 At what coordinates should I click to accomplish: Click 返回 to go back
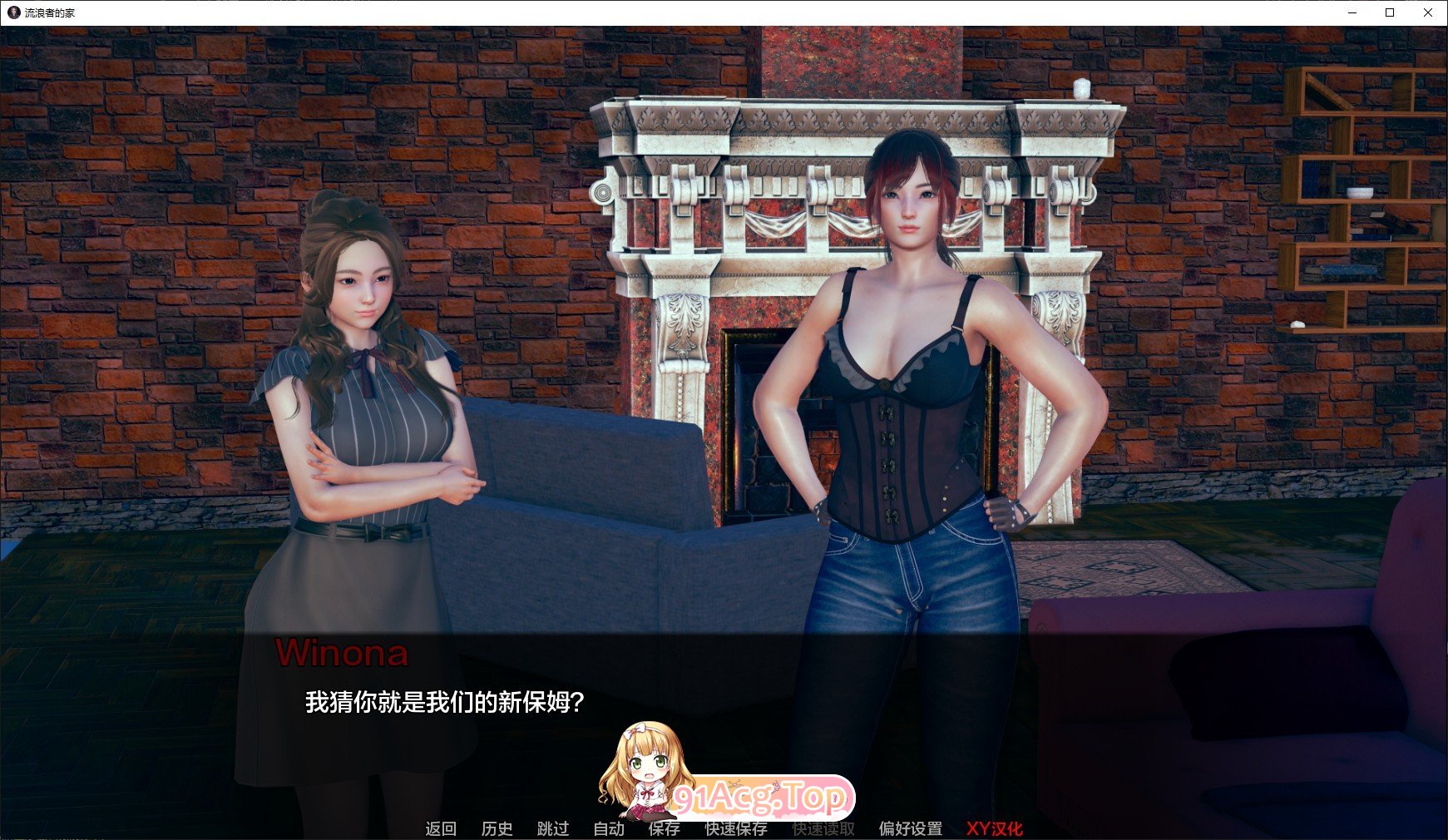tap(441, 828)
